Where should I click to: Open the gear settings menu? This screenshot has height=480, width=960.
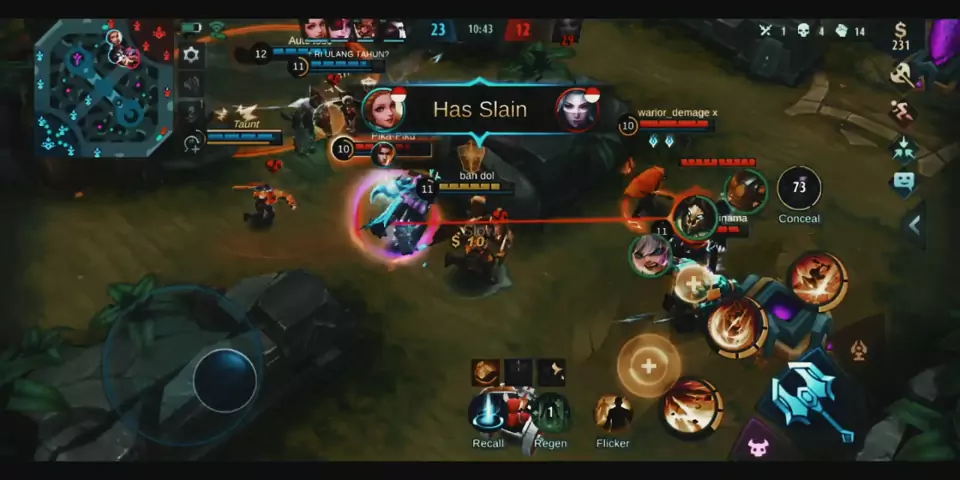pyautogui.click(x=191, y=55)
